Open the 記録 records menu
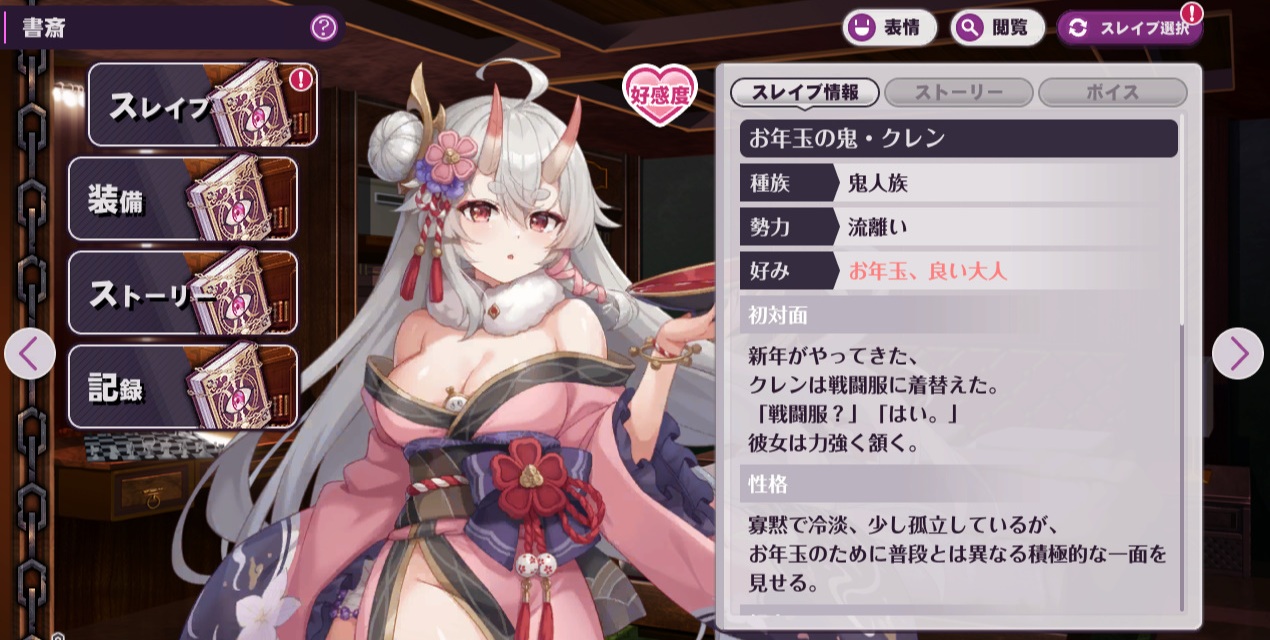The width and height of the screenshot is (1270, 640). [x=182, y=386]
